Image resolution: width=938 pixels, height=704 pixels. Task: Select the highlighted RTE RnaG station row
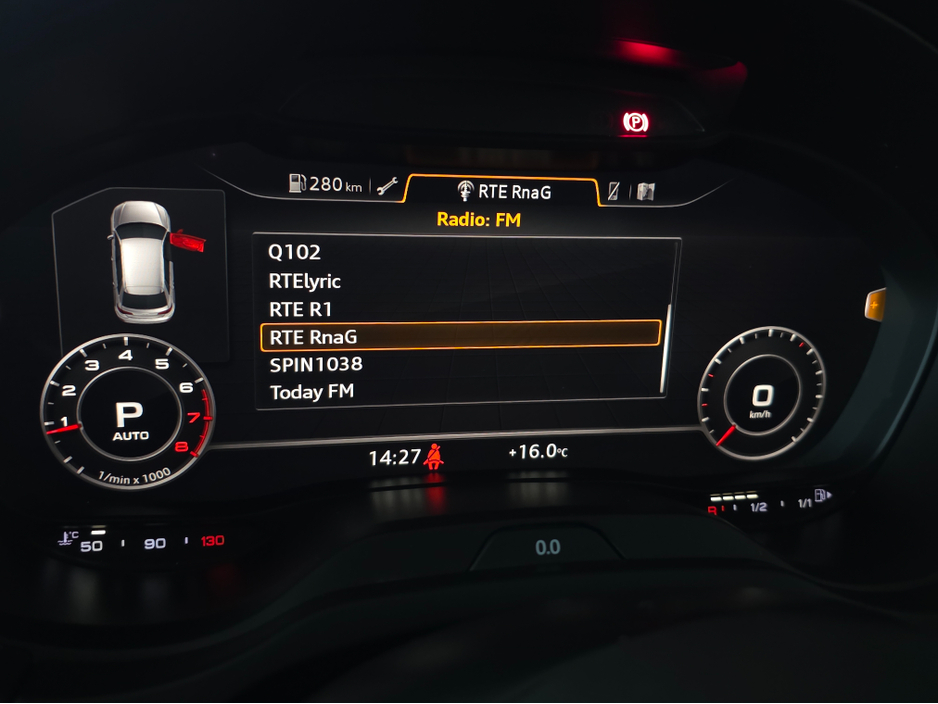(460, 336)
